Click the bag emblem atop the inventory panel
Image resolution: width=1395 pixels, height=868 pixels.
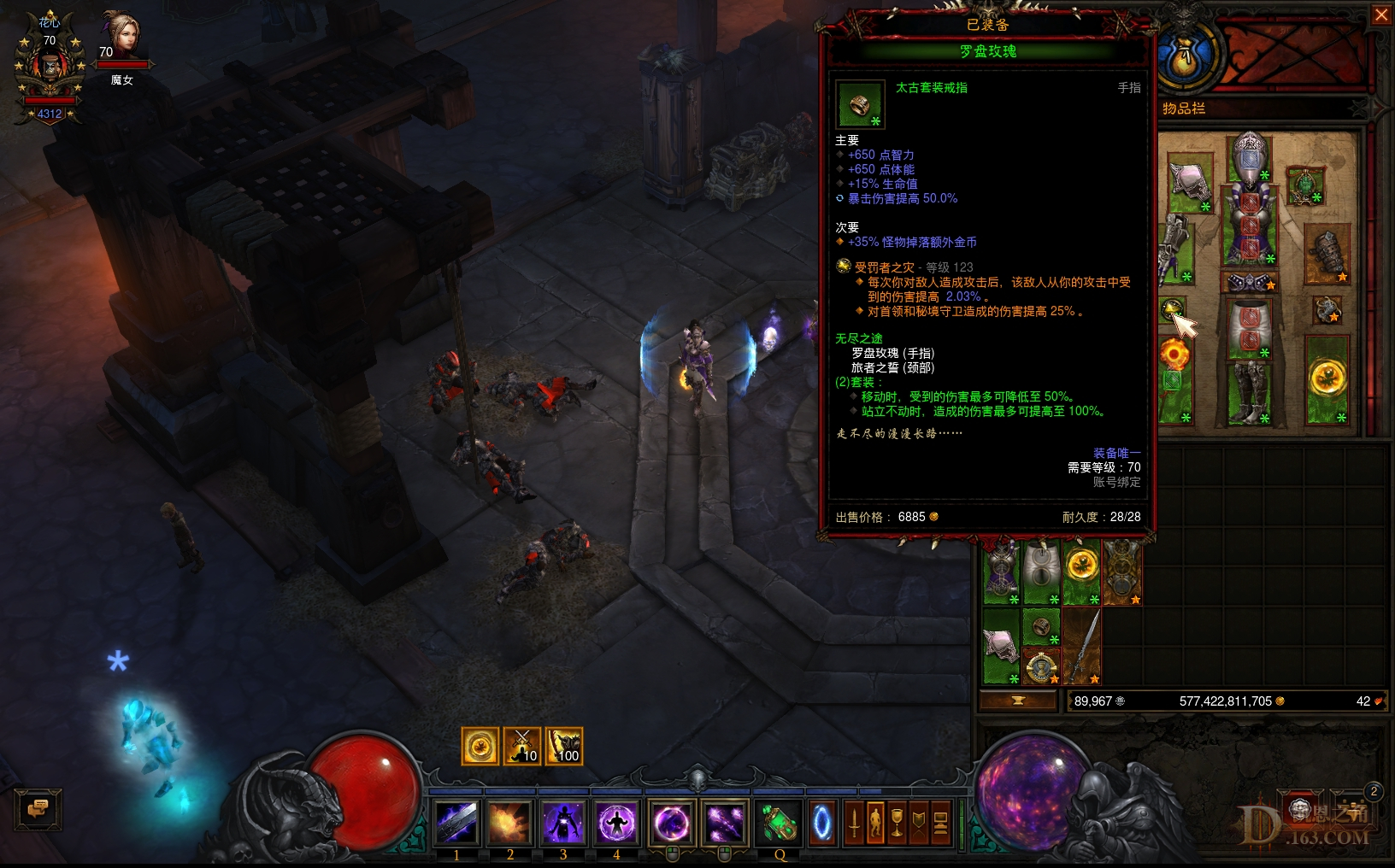tap(1188, 58)
